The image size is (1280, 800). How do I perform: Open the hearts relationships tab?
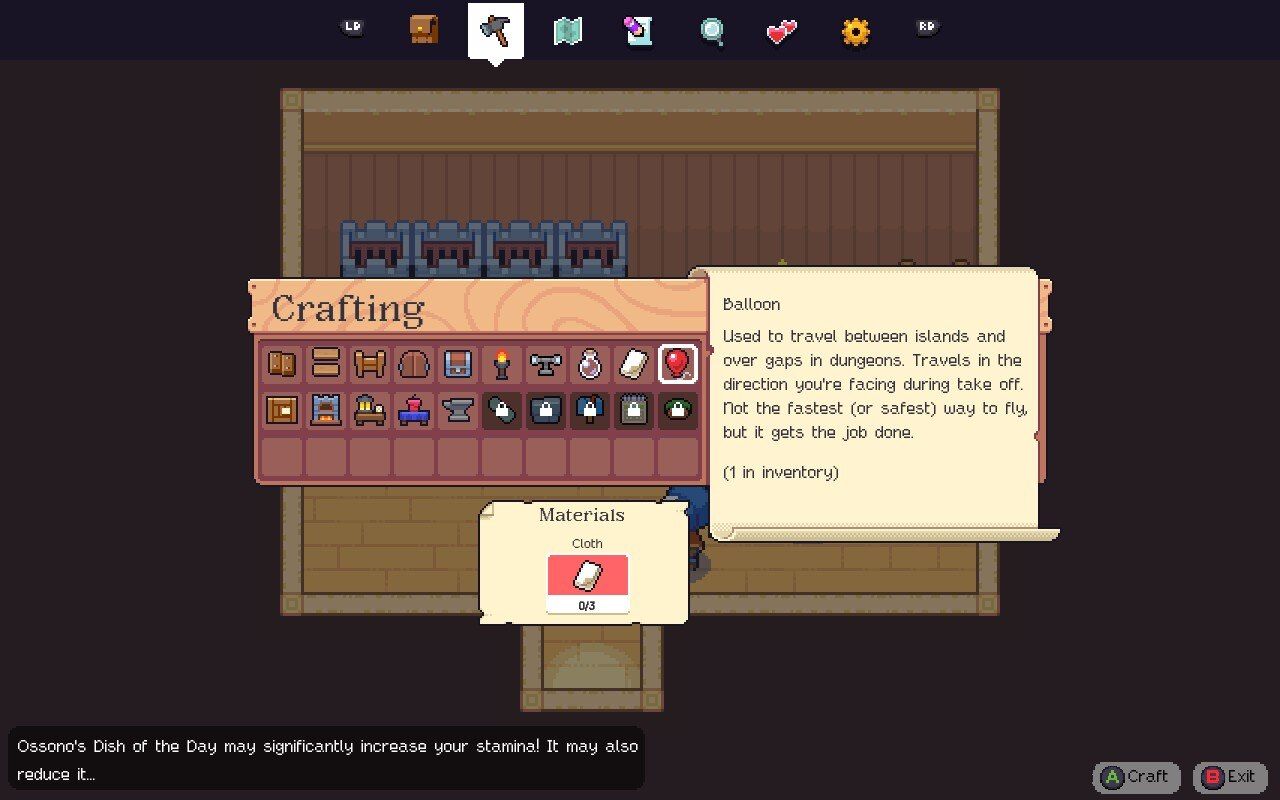782,31
